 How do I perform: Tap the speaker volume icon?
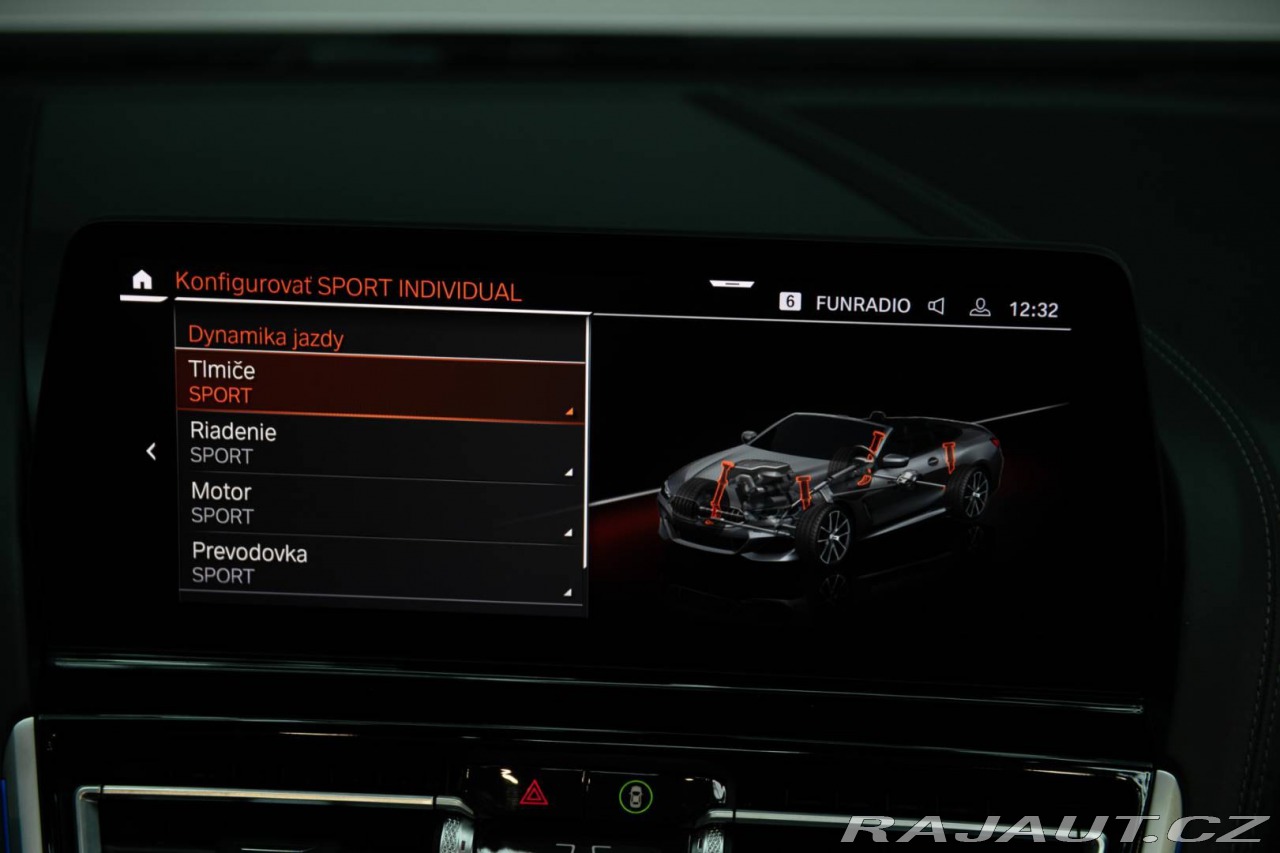coord(936,306)
